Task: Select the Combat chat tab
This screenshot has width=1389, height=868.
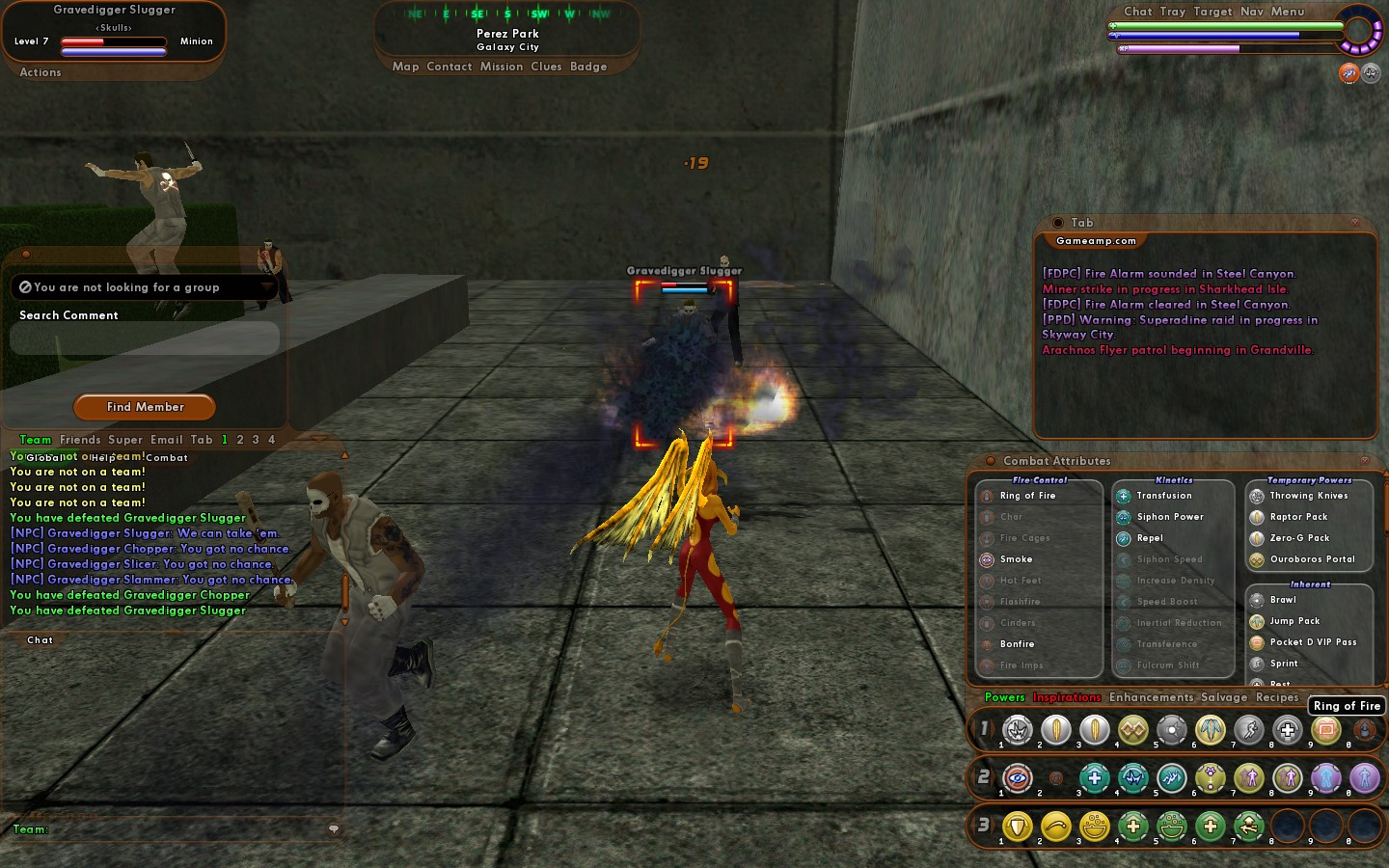Action: [167, 458]
